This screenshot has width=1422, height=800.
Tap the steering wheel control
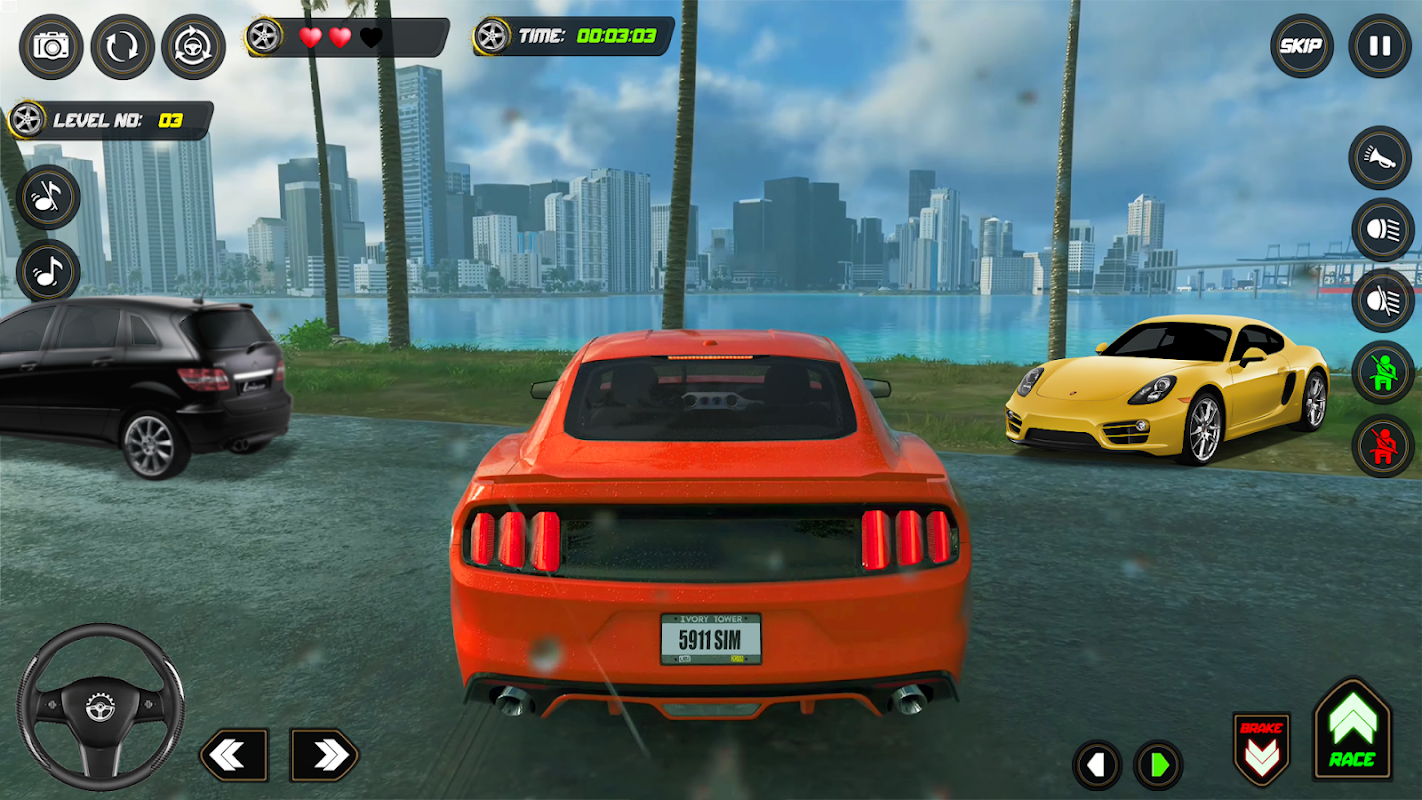coord(100,707)
